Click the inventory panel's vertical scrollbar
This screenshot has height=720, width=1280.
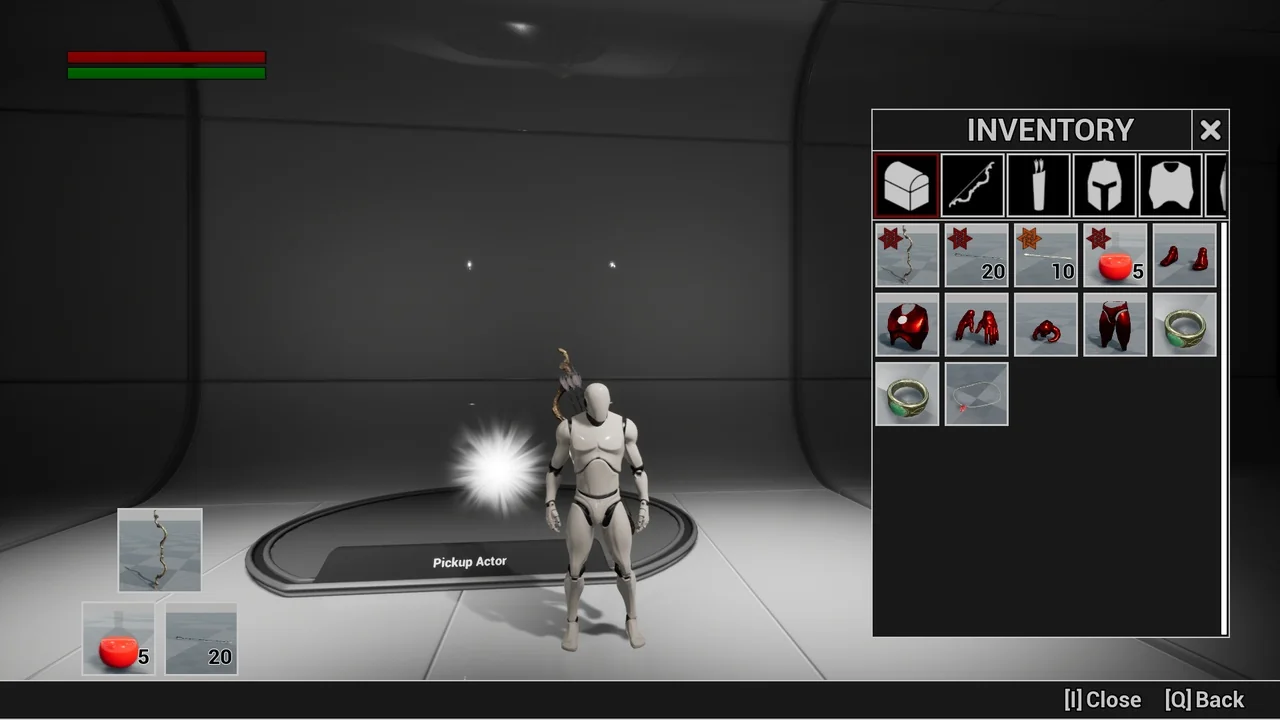click(1224, 428)
